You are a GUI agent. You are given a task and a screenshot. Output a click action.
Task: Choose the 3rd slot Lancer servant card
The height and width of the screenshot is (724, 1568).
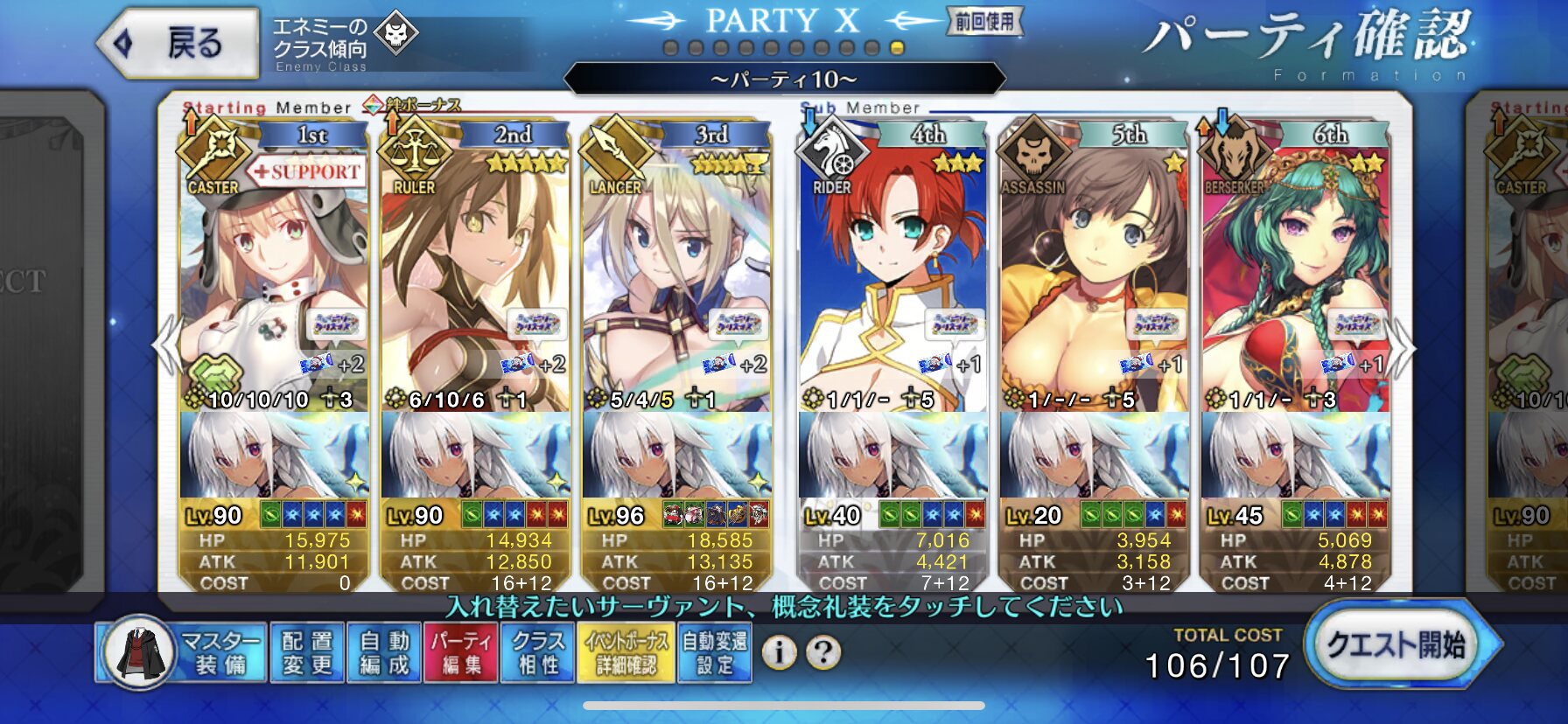pos(675,280)
